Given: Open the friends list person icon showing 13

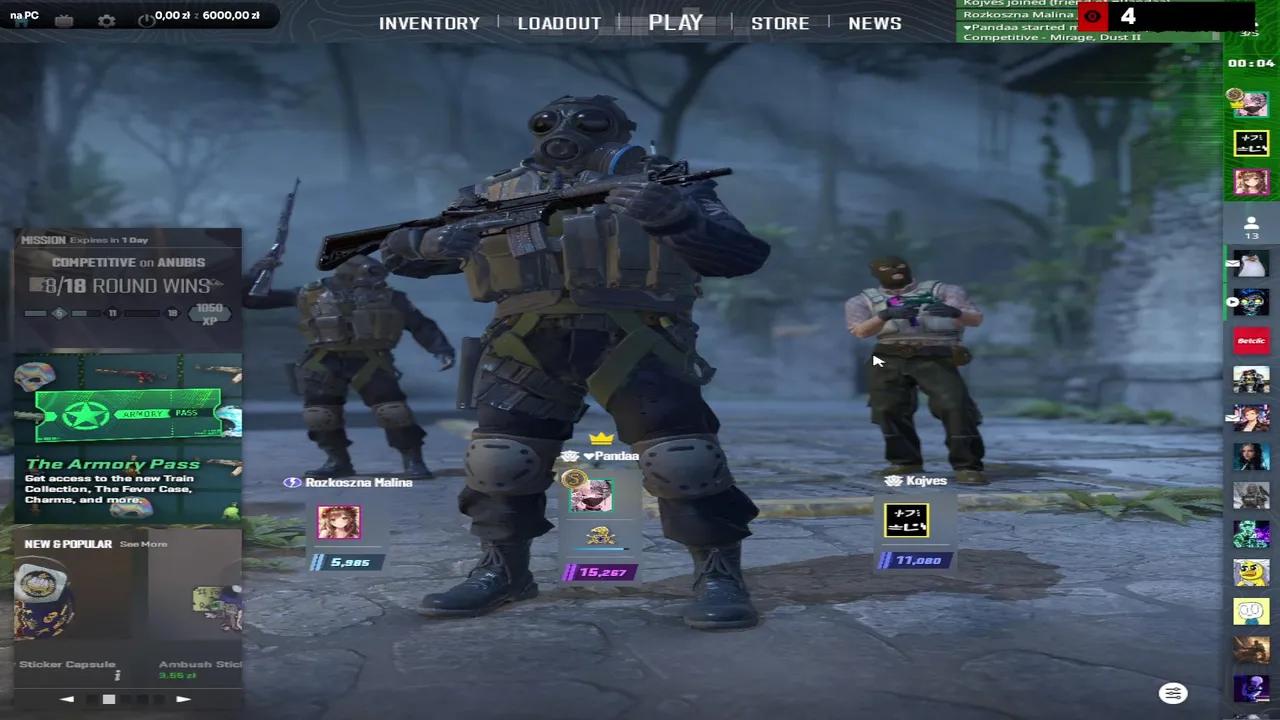Looking at the screenshot, I should click(x=1251, y=228).
